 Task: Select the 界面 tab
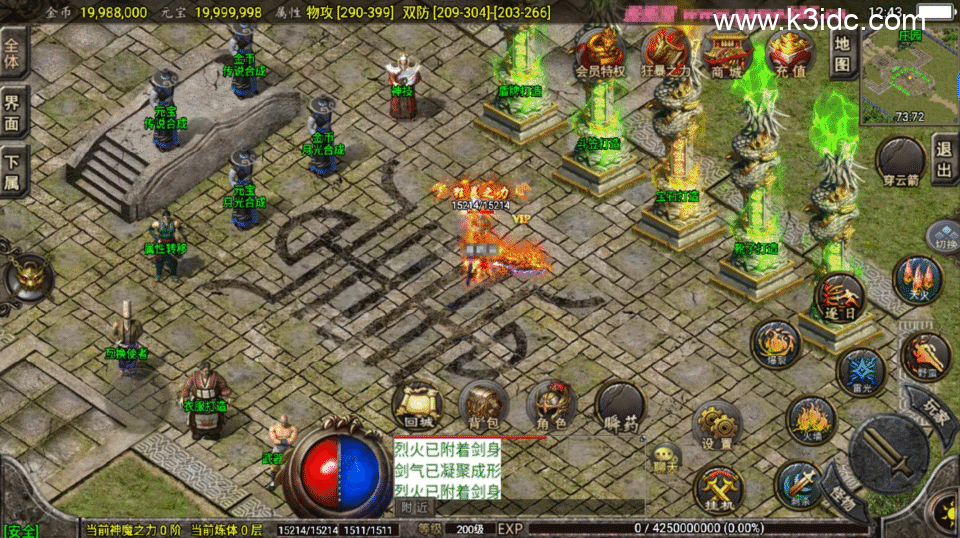pyautogui.click(x=13, y=111)
